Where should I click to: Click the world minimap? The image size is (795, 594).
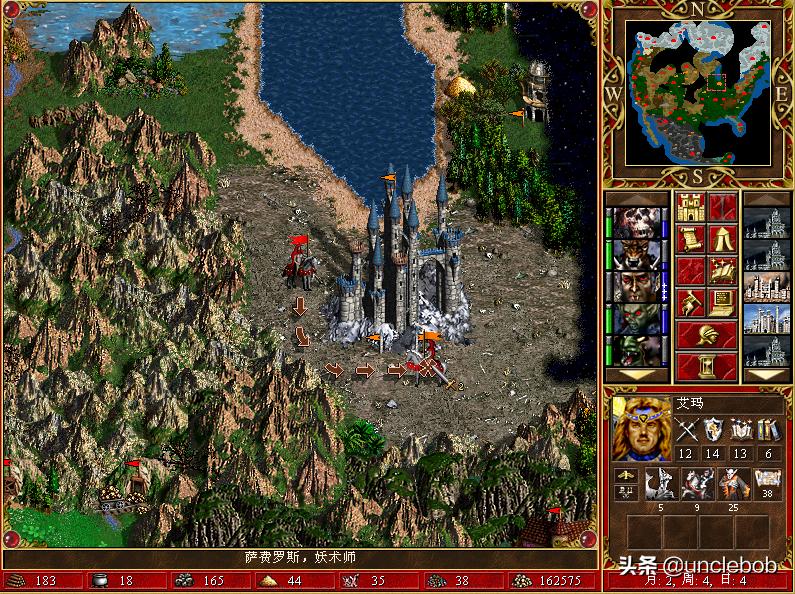pos(698,93)
